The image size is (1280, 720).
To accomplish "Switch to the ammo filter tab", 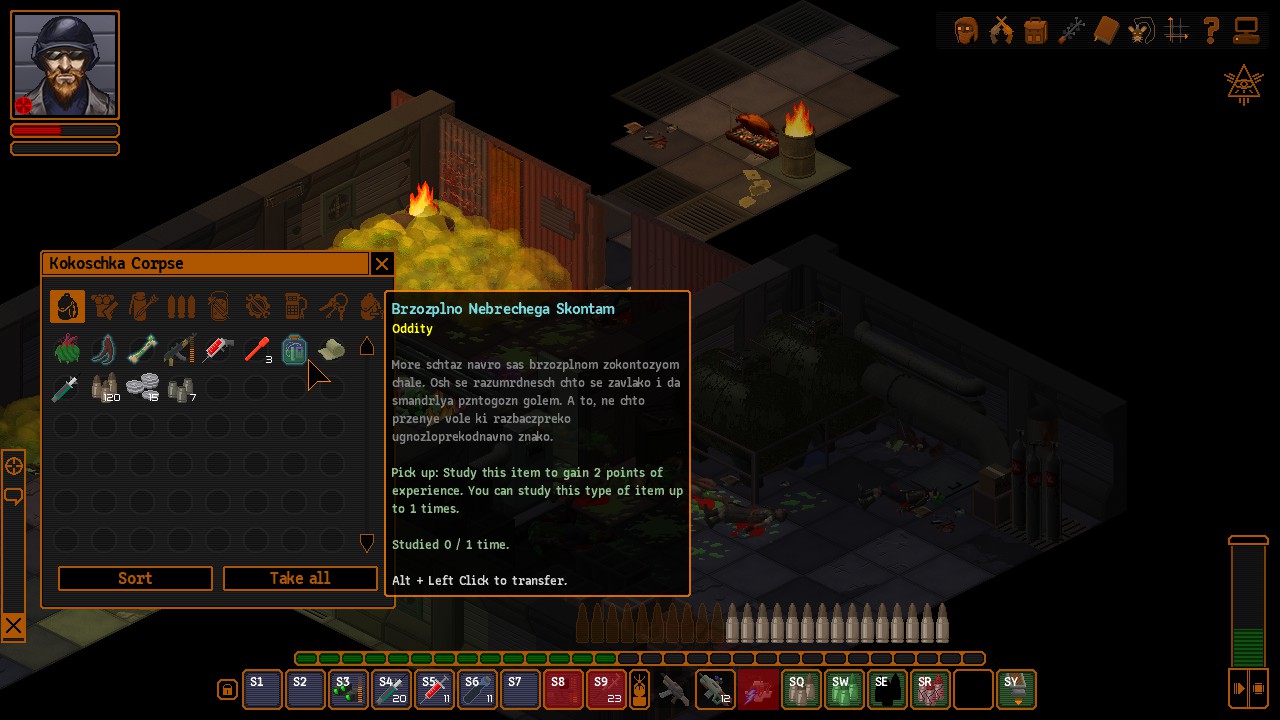I will coord(181,306).
